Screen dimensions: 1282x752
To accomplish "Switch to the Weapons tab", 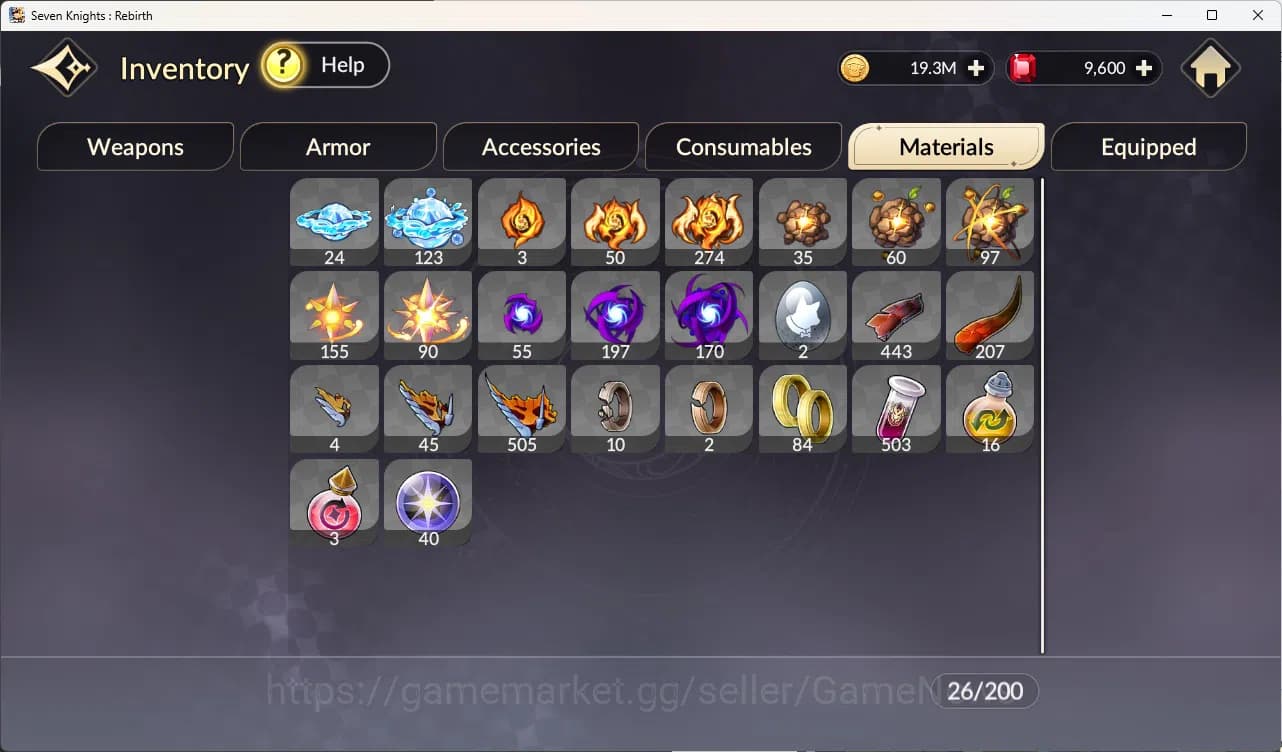I will tap(135, 147).
